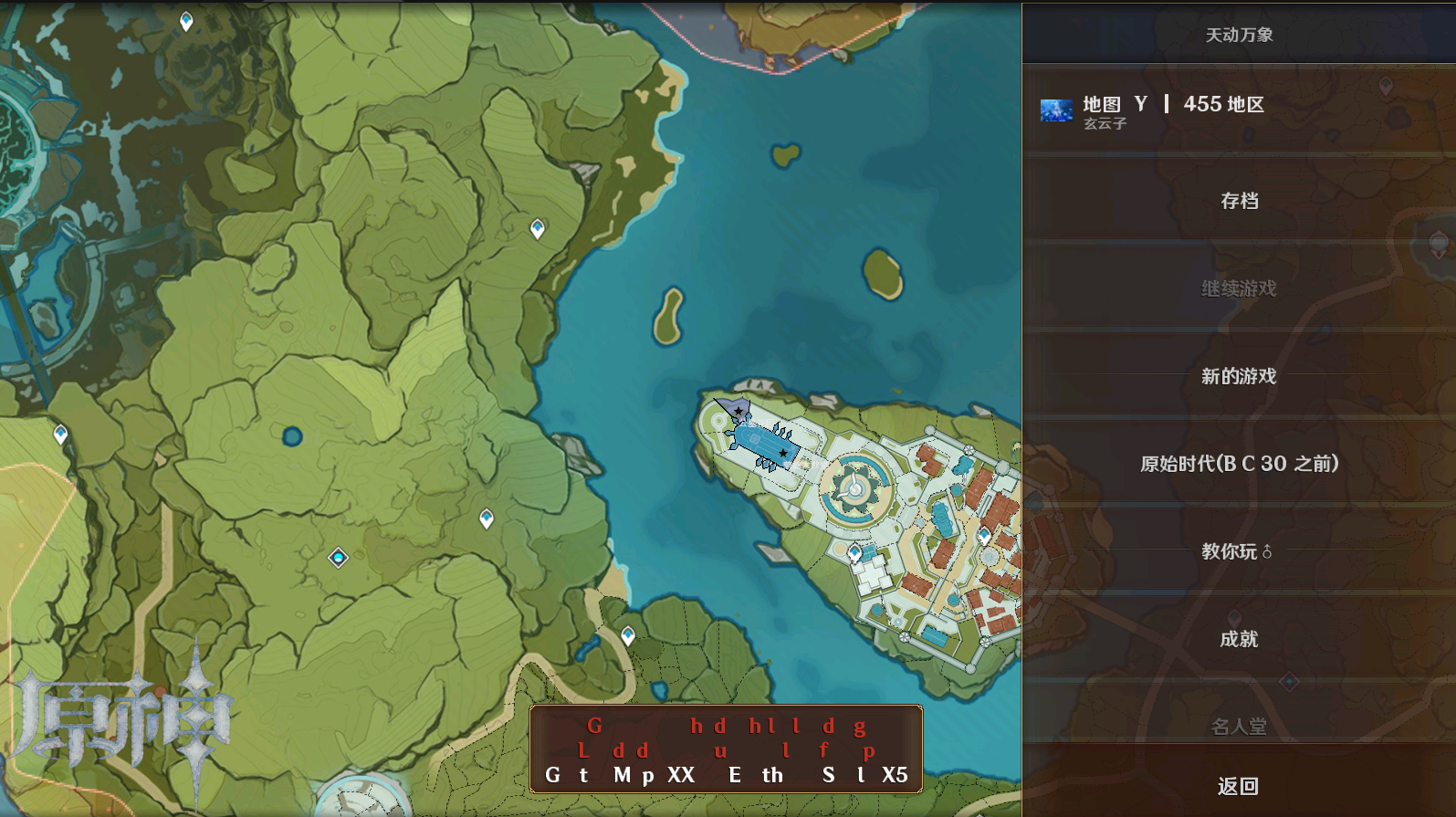Click the blue circle marker on green hills
This screenshot has width=1456, height=817.
(x=292, y=436)
